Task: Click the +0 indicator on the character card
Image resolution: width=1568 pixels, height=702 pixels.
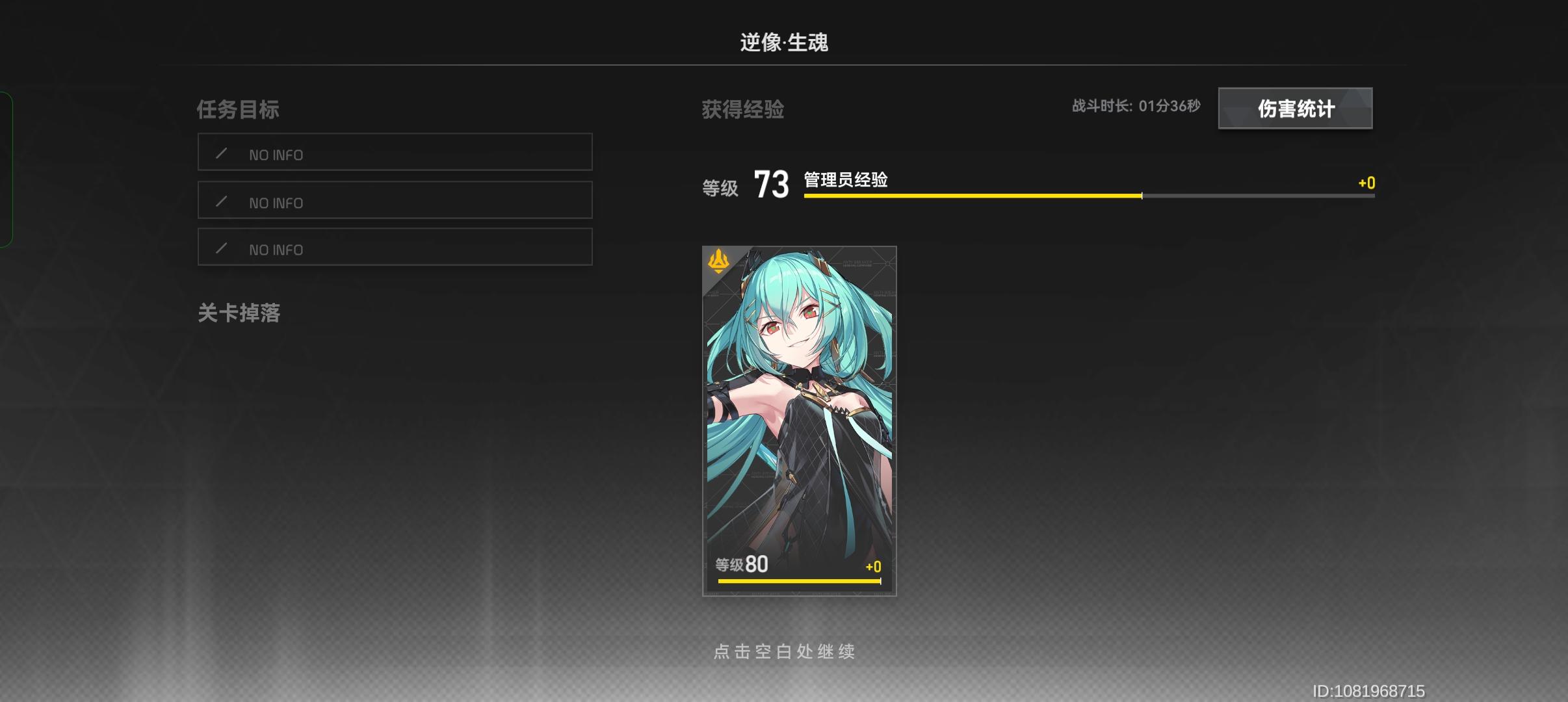Action: 871,565
